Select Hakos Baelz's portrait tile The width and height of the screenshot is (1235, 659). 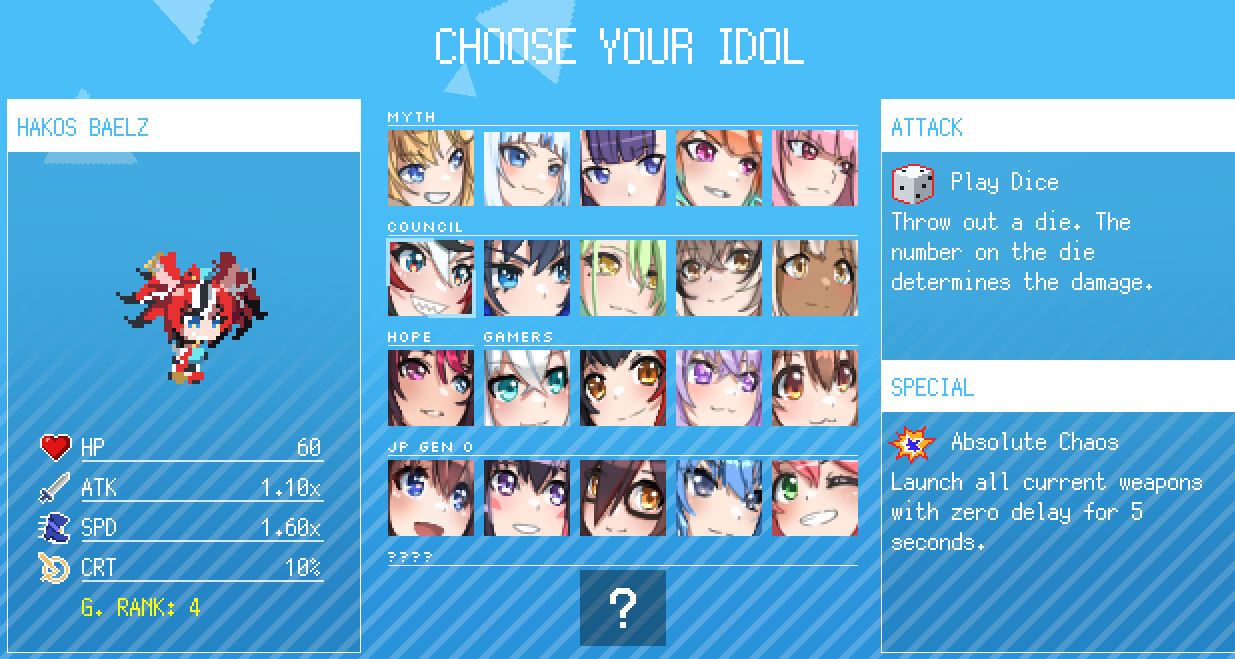[x=431, y=278]
